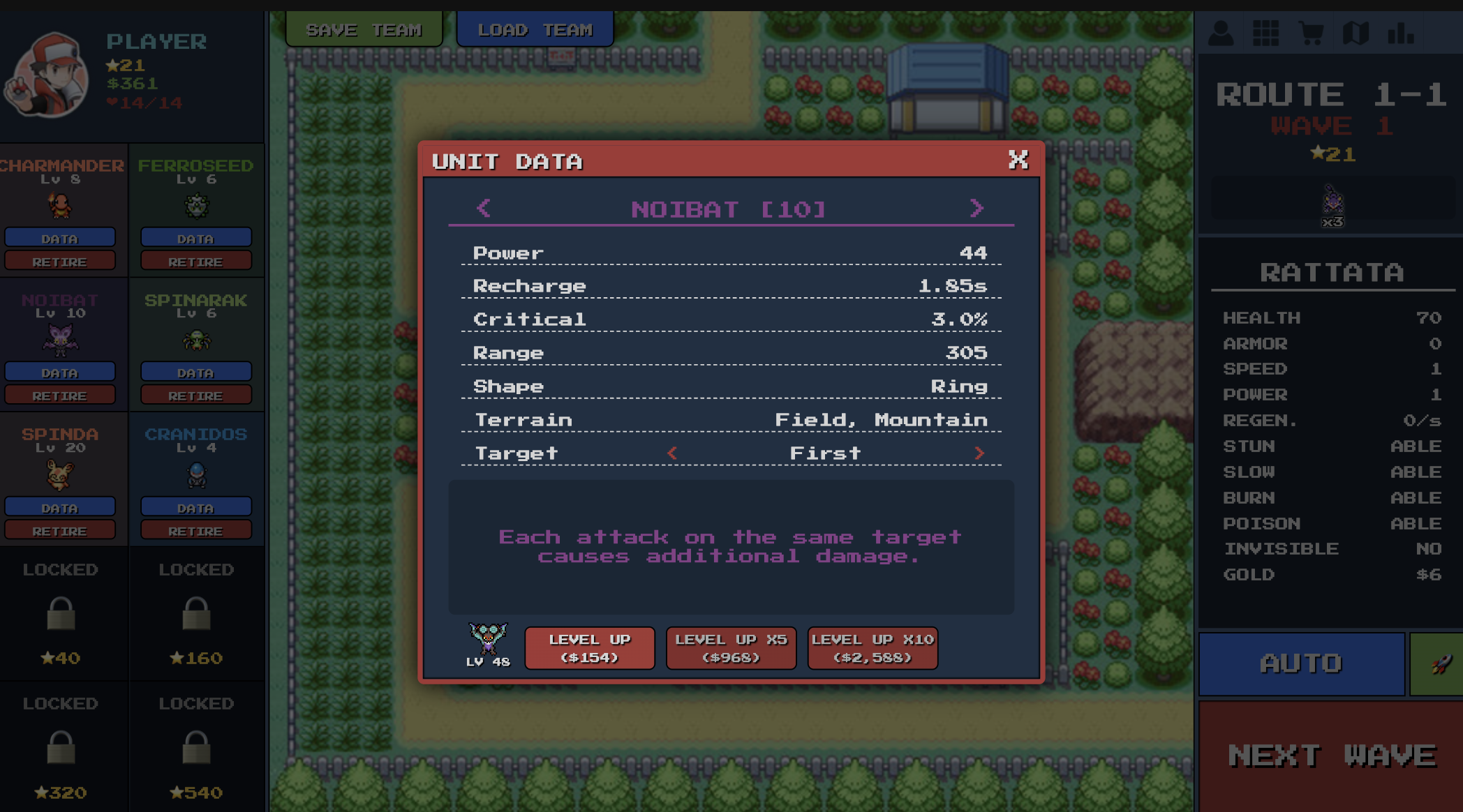Open the shop cart icon

click(1311, 31)
